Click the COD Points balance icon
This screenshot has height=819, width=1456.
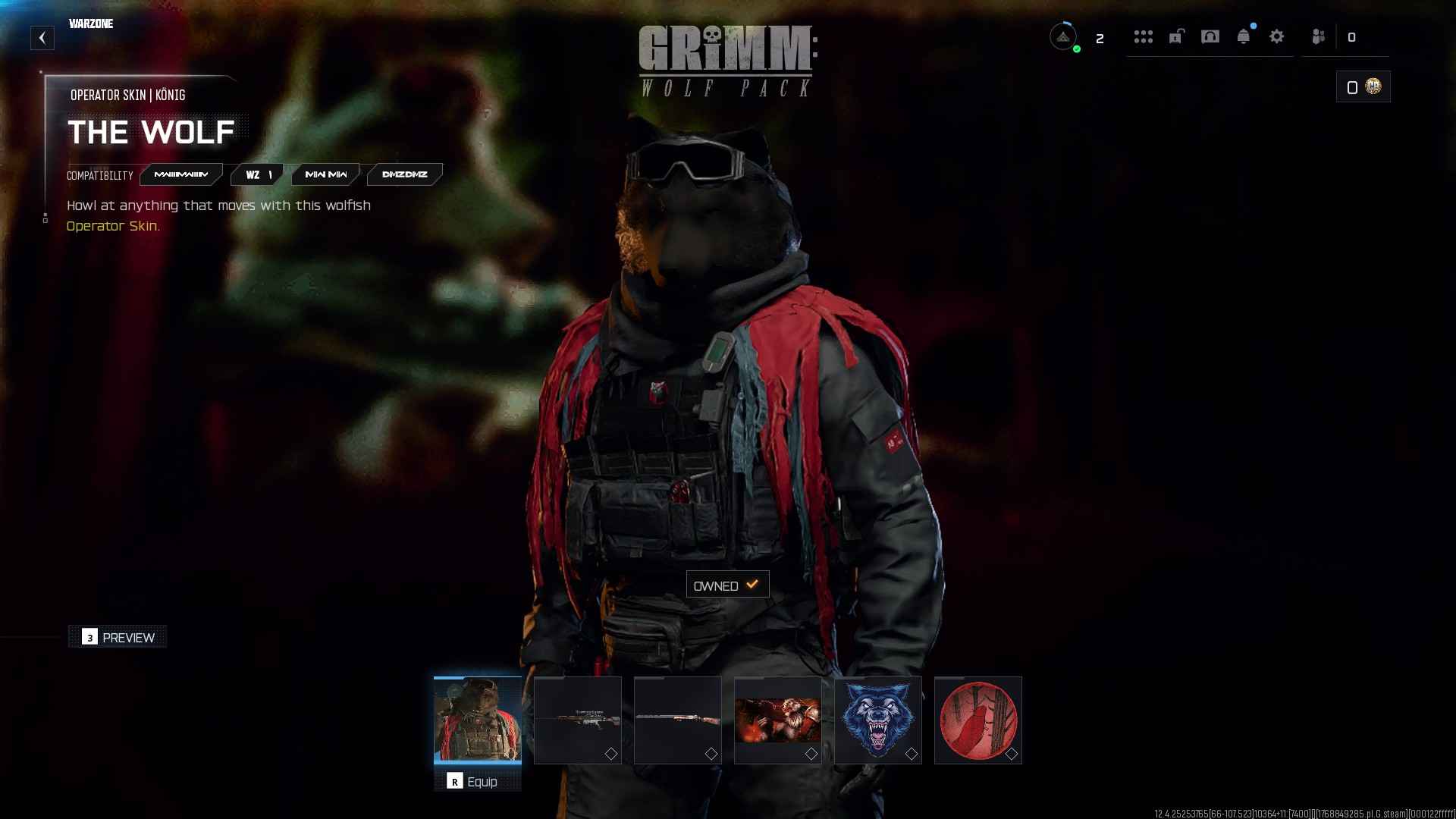point(1373,86)
